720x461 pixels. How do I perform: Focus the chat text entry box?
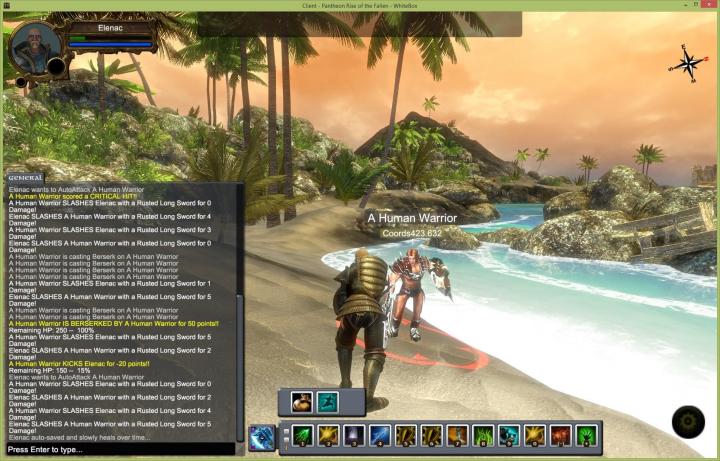coord(120,450)
